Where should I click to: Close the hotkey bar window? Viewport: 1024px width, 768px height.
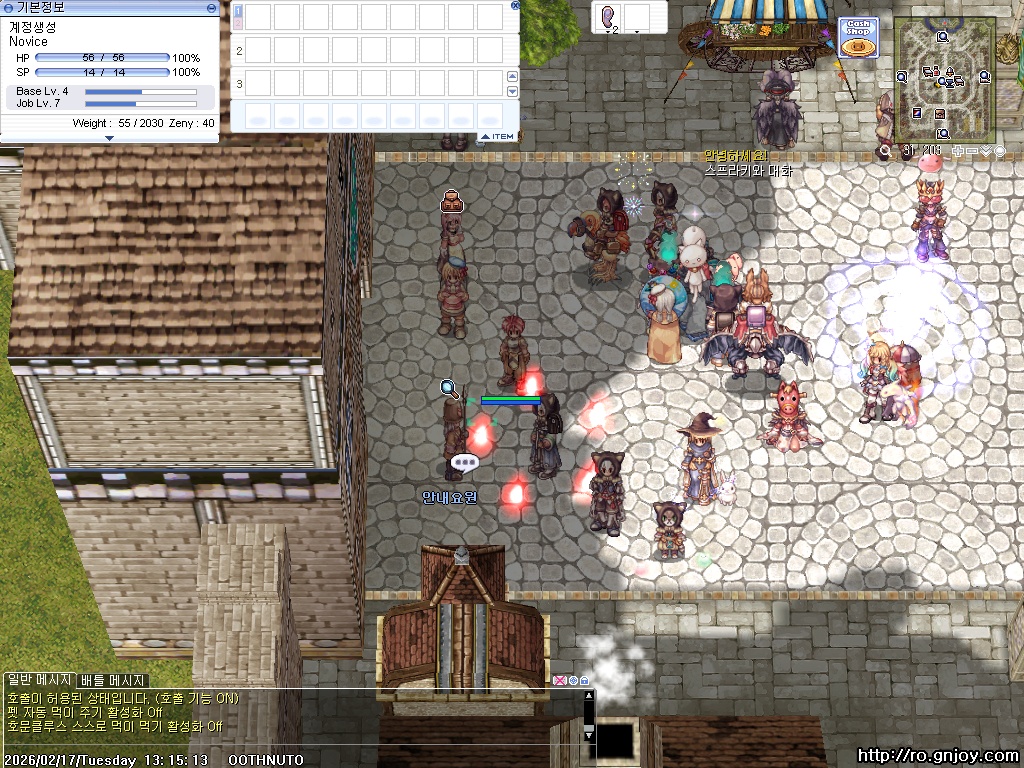click(515, 5)
